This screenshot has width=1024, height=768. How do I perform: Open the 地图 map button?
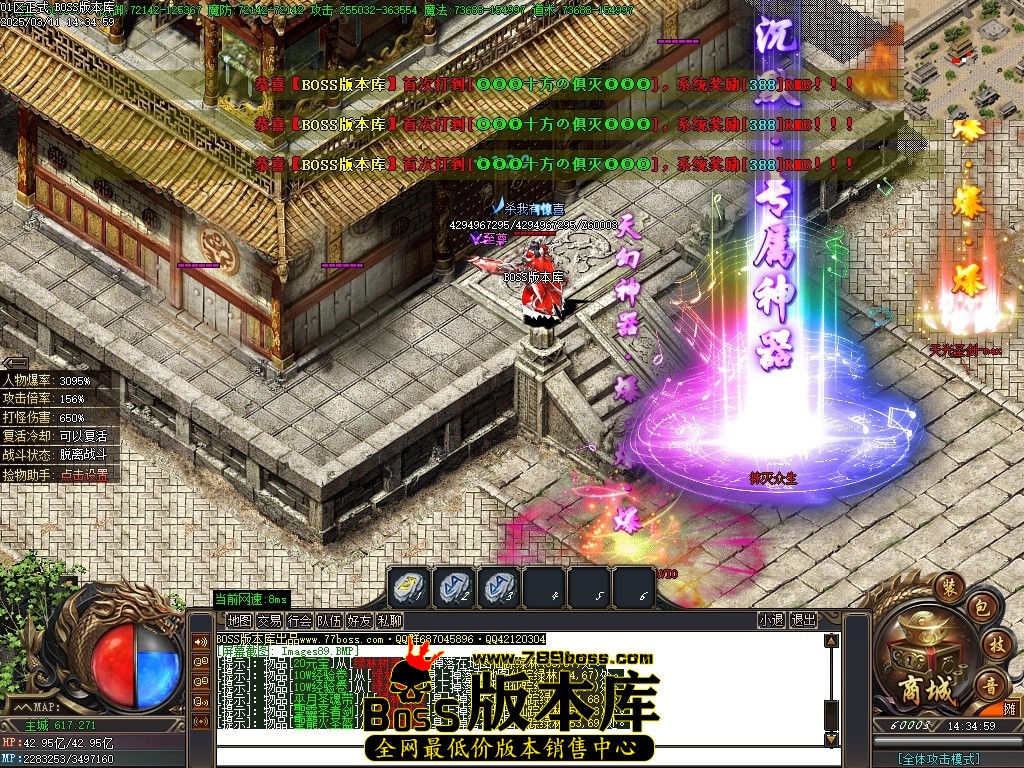239,621
